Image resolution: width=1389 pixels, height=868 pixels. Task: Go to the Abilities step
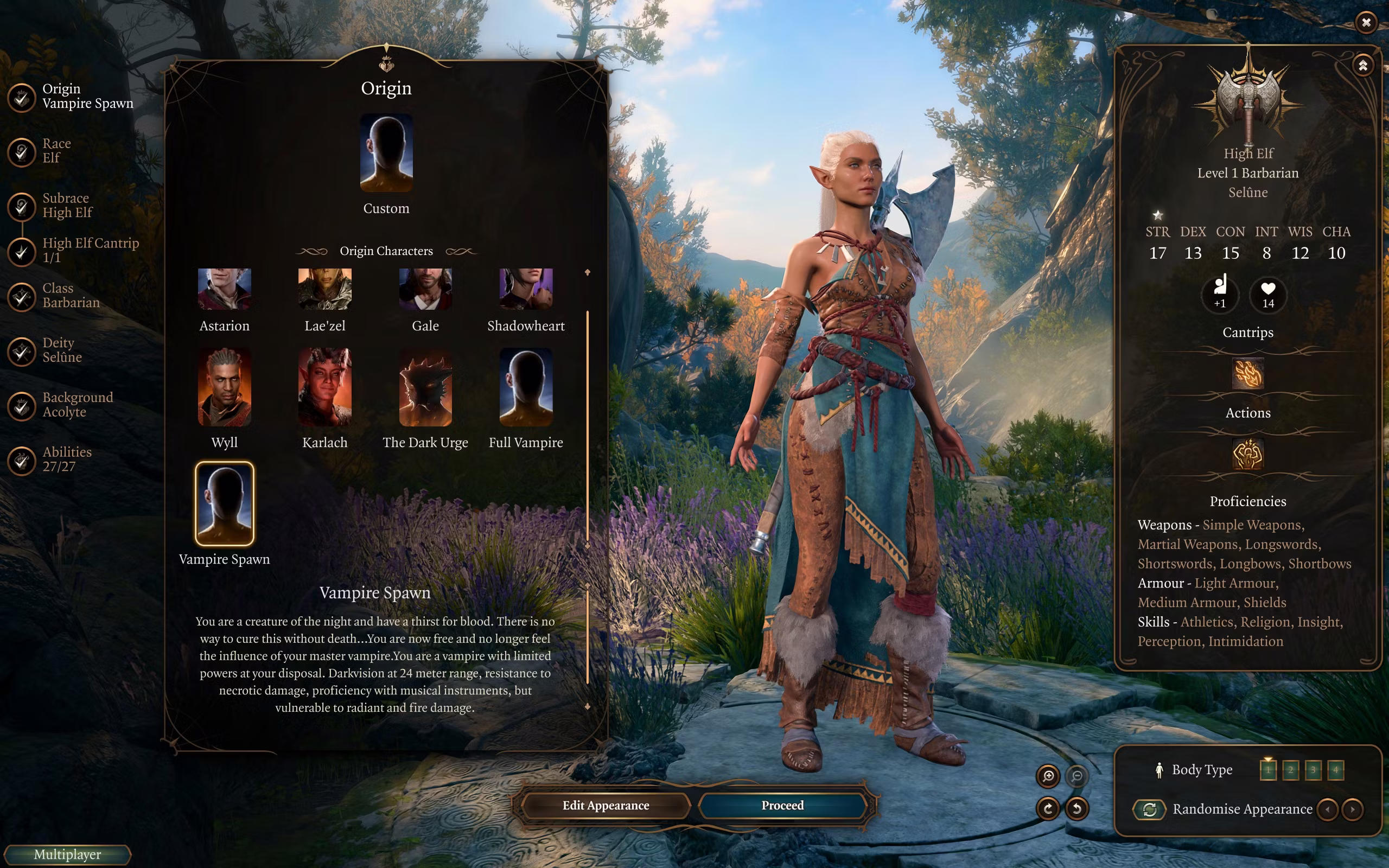(x=67, y=459)
